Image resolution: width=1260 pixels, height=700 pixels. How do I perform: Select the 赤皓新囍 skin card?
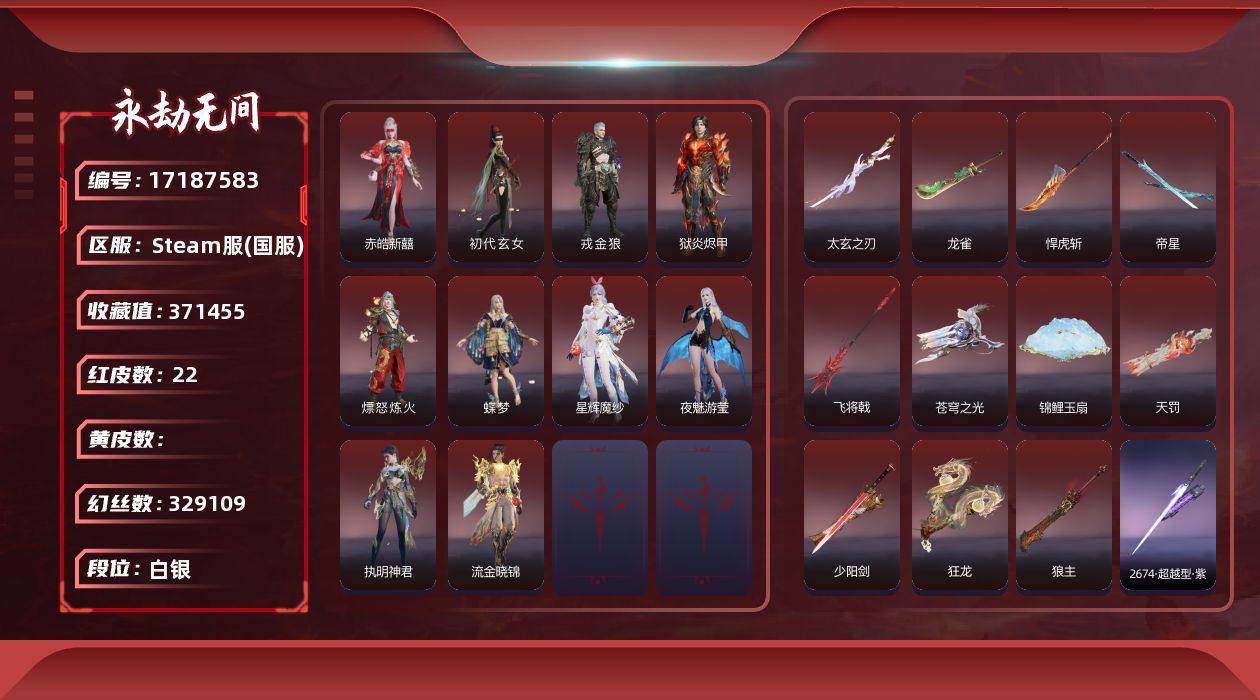click(x=388, y=187)
